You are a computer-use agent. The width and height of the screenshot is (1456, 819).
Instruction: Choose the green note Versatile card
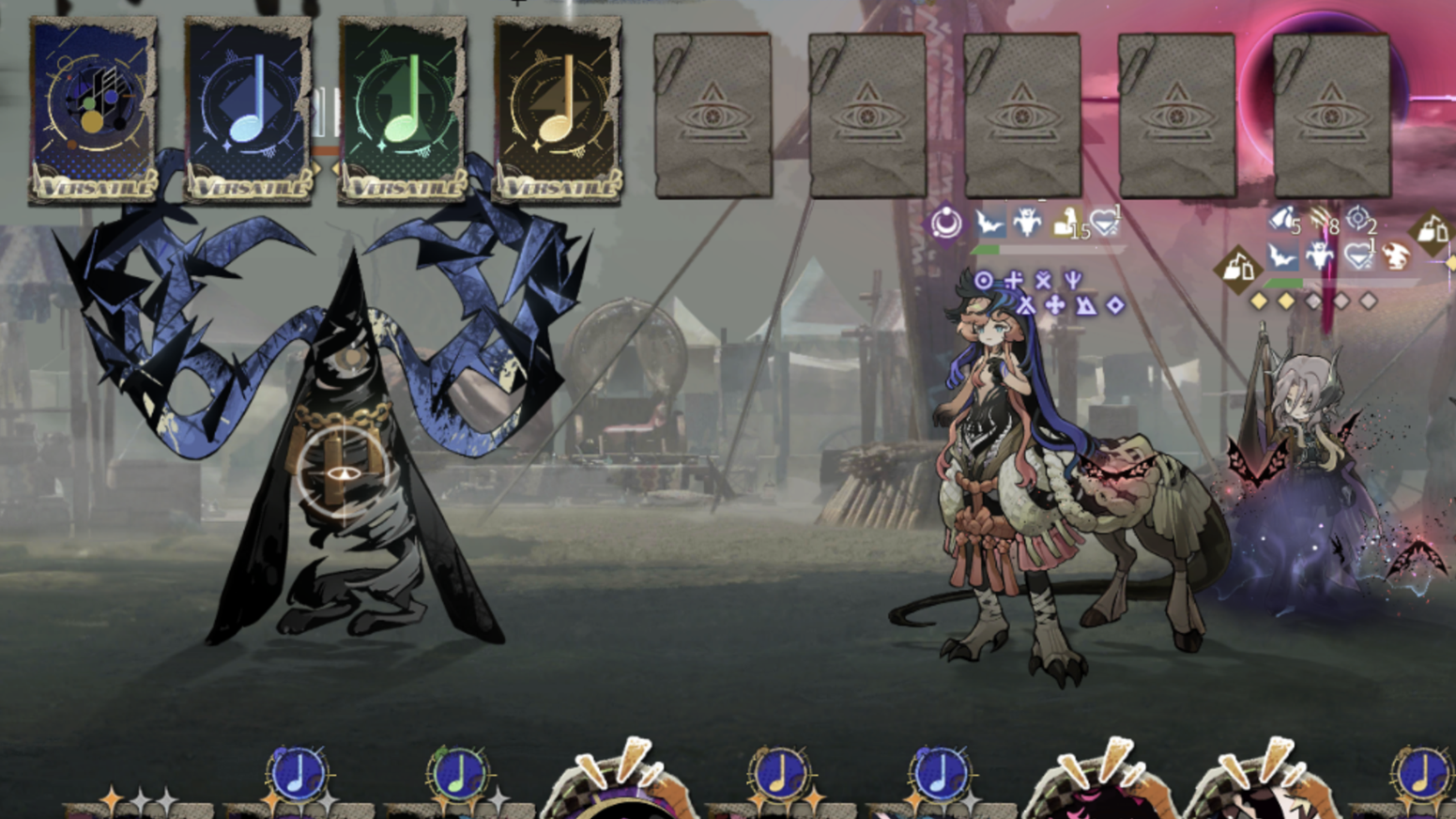[403, 109]
